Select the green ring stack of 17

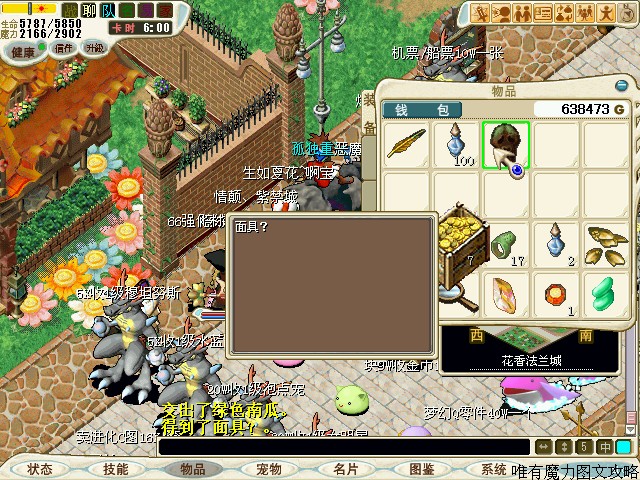tap(506, 246)
